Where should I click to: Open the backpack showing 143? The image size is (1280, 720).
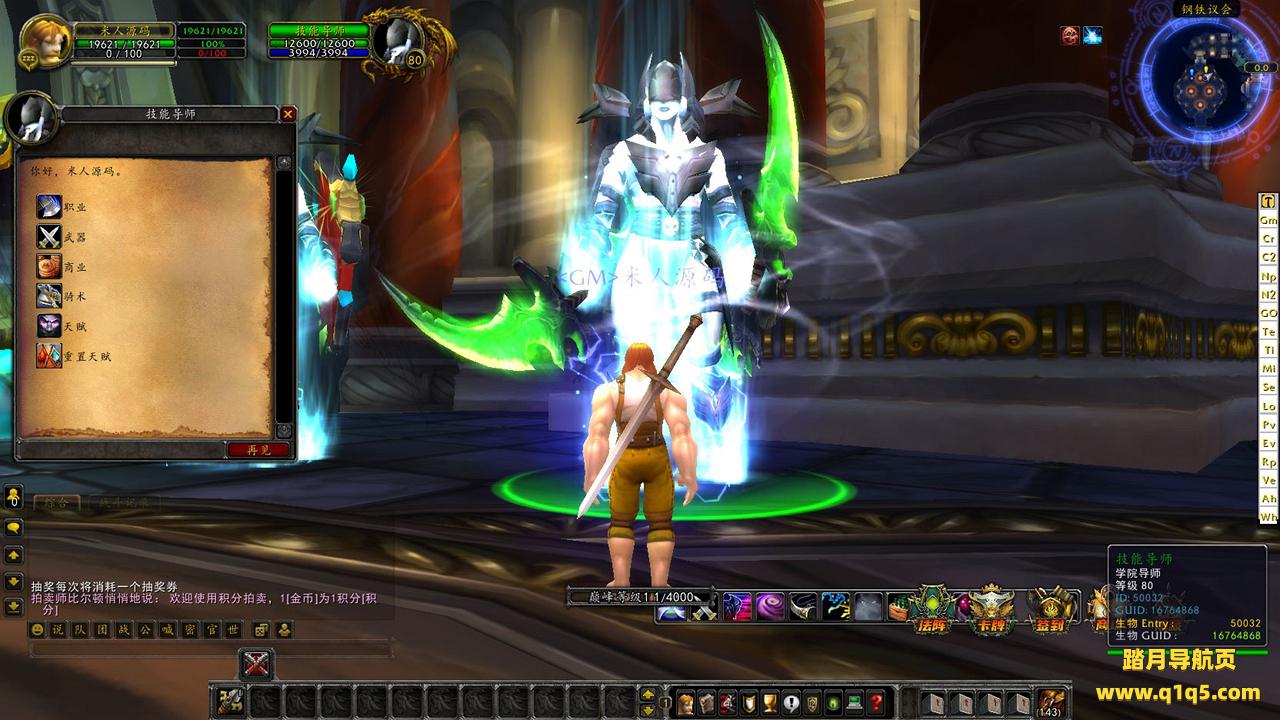1051,701
